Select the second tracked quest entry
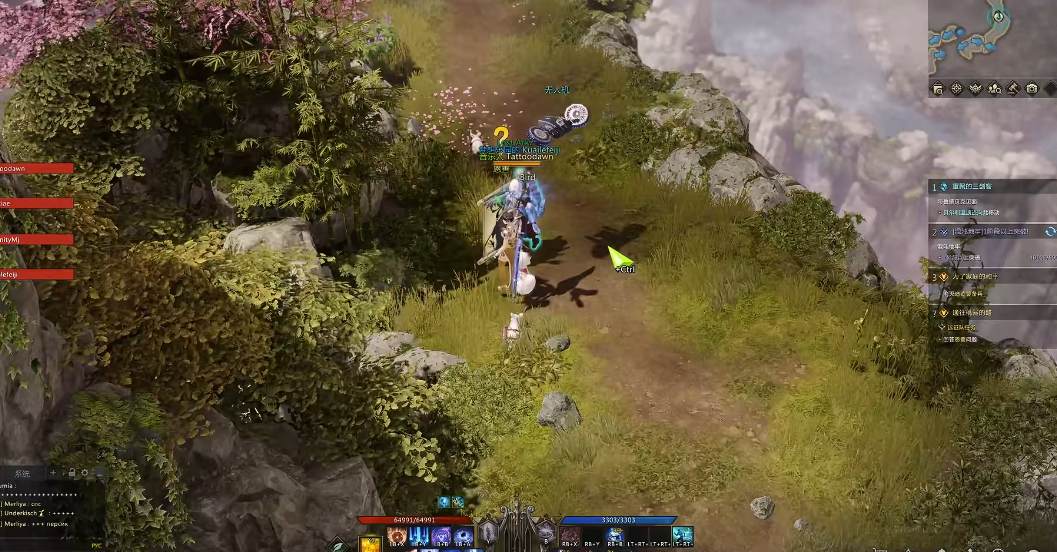Screen dimensions: 1057x552 click(x=990, y=231)
